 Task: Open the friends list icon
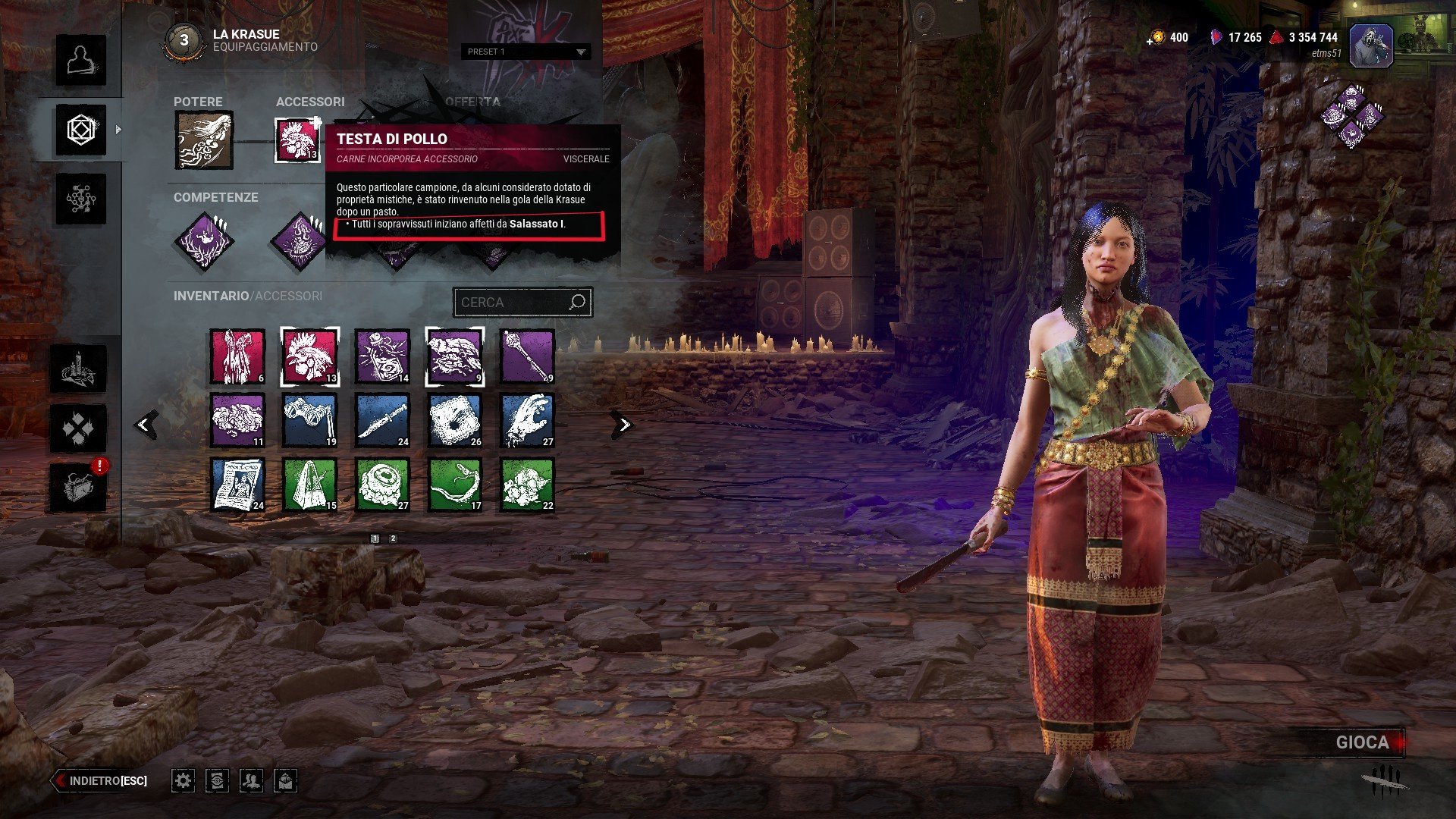(x=251, y=780)
